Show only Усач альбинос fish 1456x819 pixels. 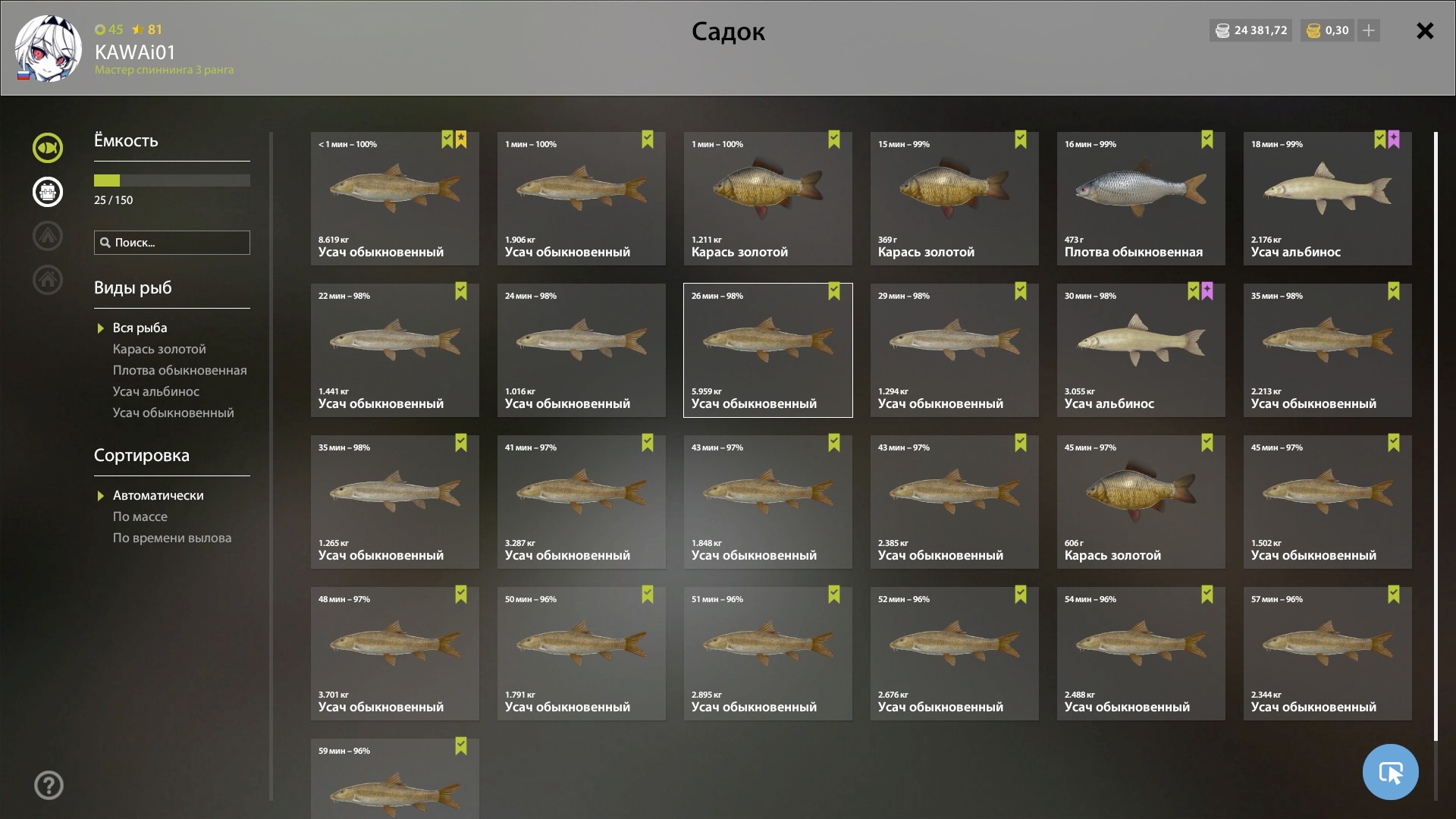pos(156,391)
